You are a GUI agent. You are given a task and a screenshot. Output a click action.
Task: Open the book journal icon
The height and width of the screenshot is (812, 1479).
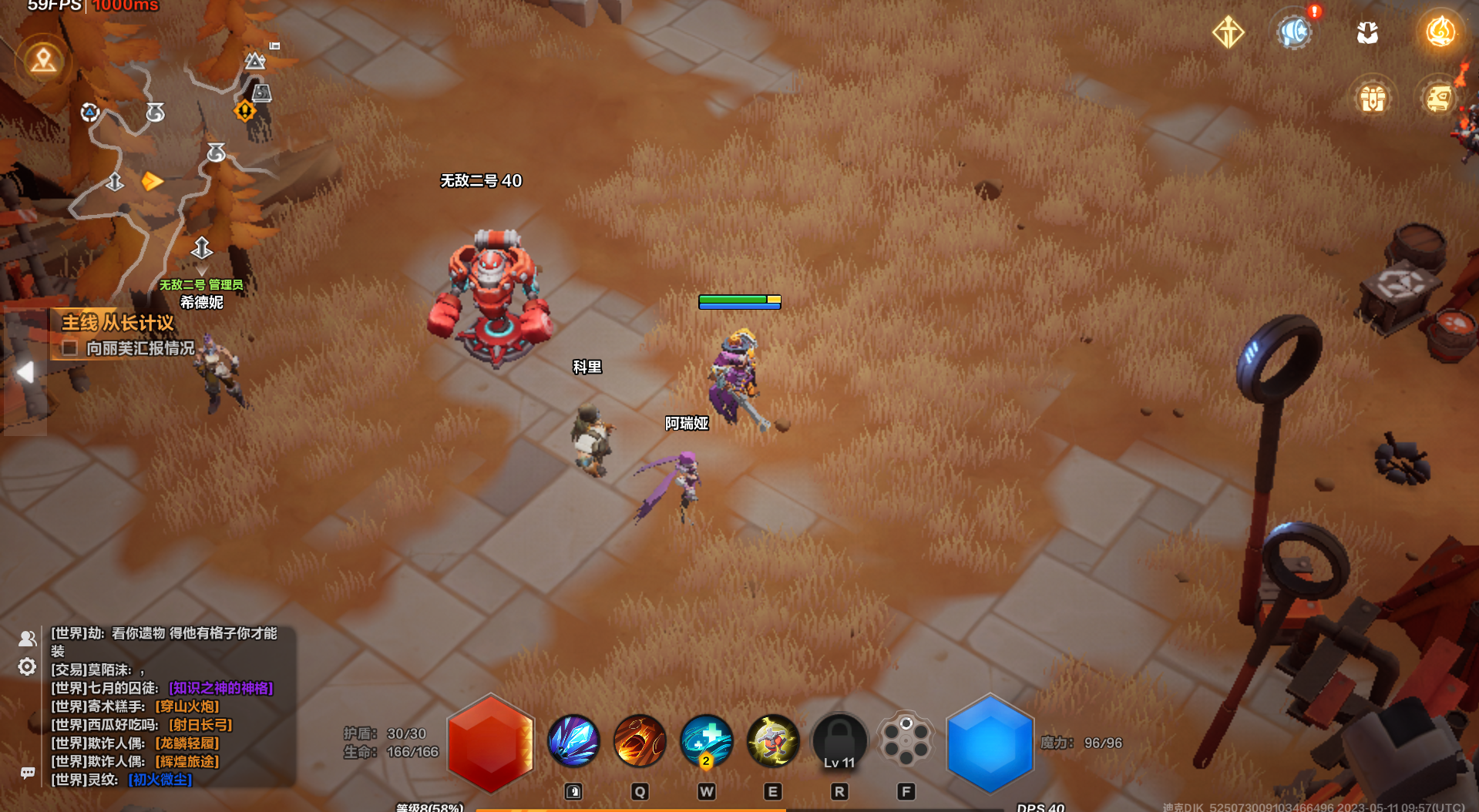(1438, 99)
